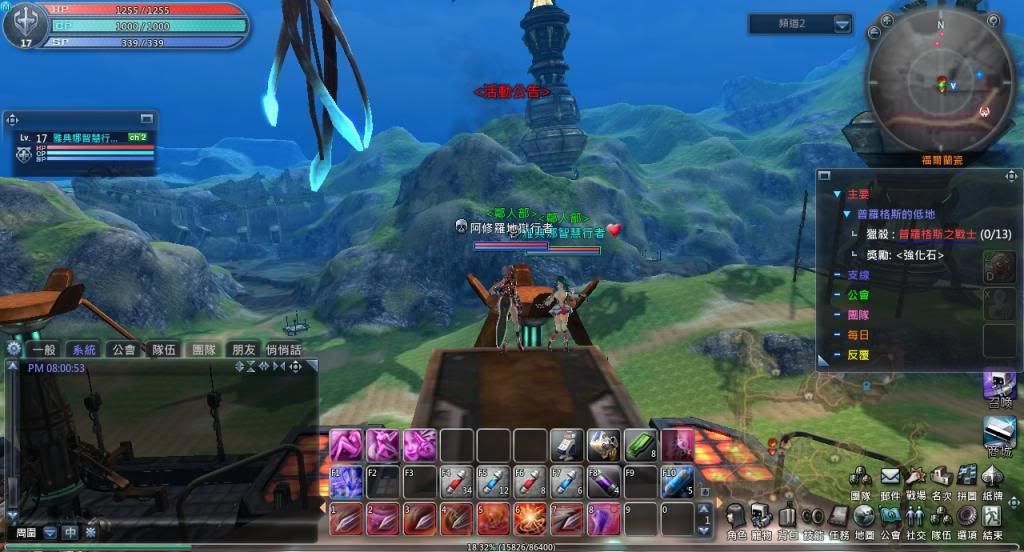
Task: Expand the 支線 side quest category
Action: click(857, 275)
